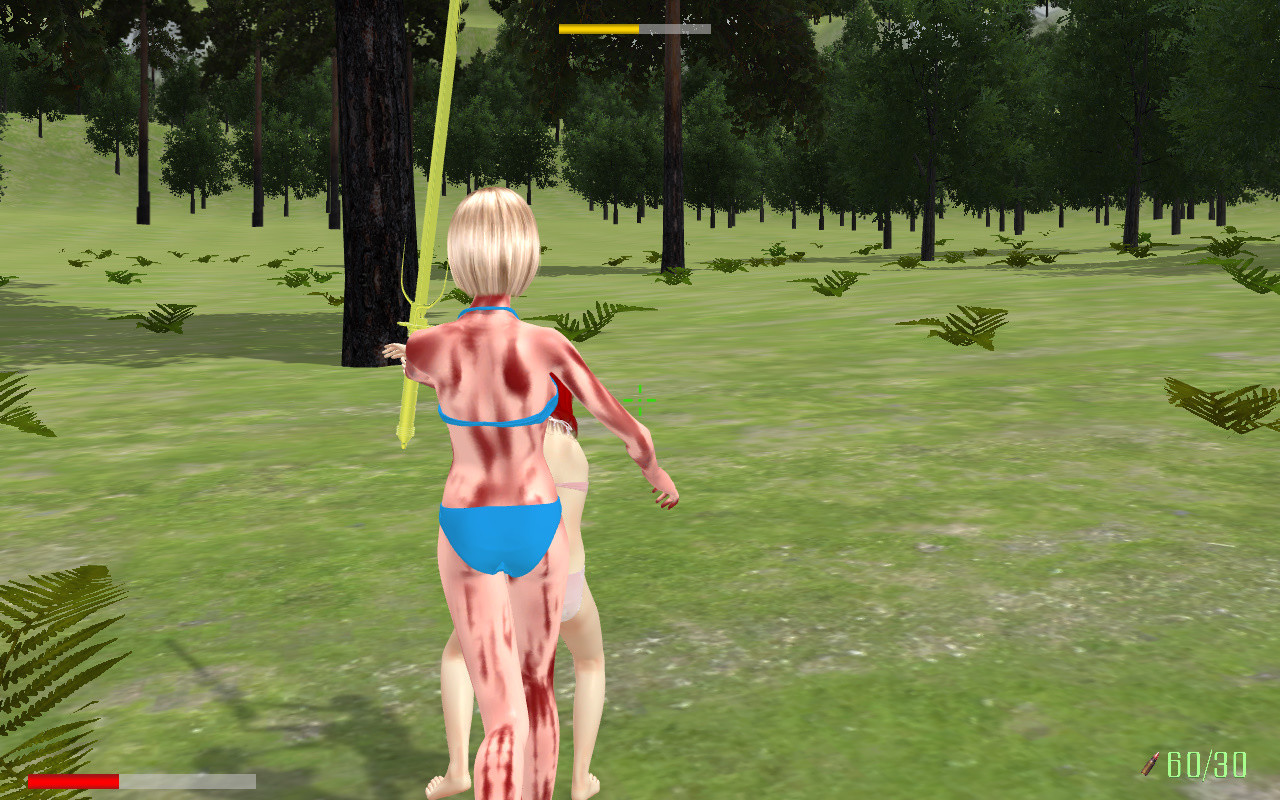Click the crosshair at screen center

(638, 401)
